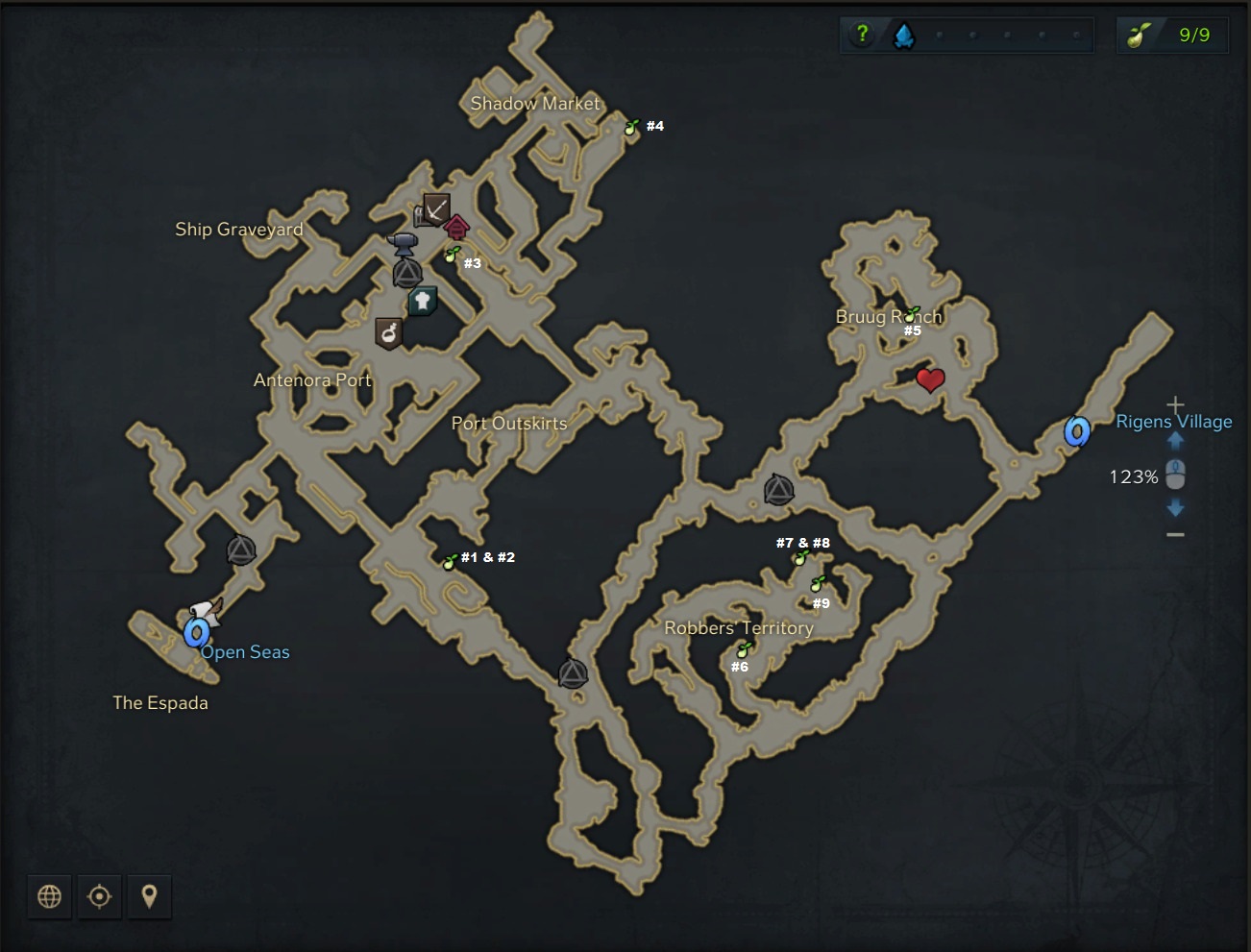Select the red house map icon
1251x952 pixels.
(457, 228)
